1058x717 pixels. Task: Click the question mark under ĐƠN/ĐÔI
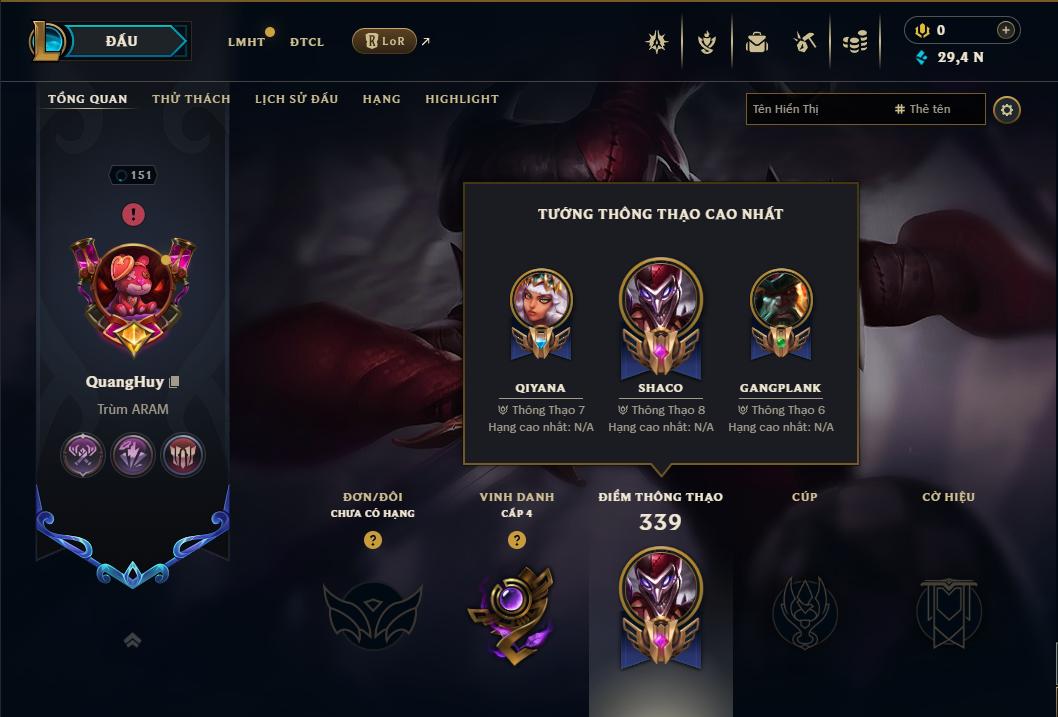point(373,540)
